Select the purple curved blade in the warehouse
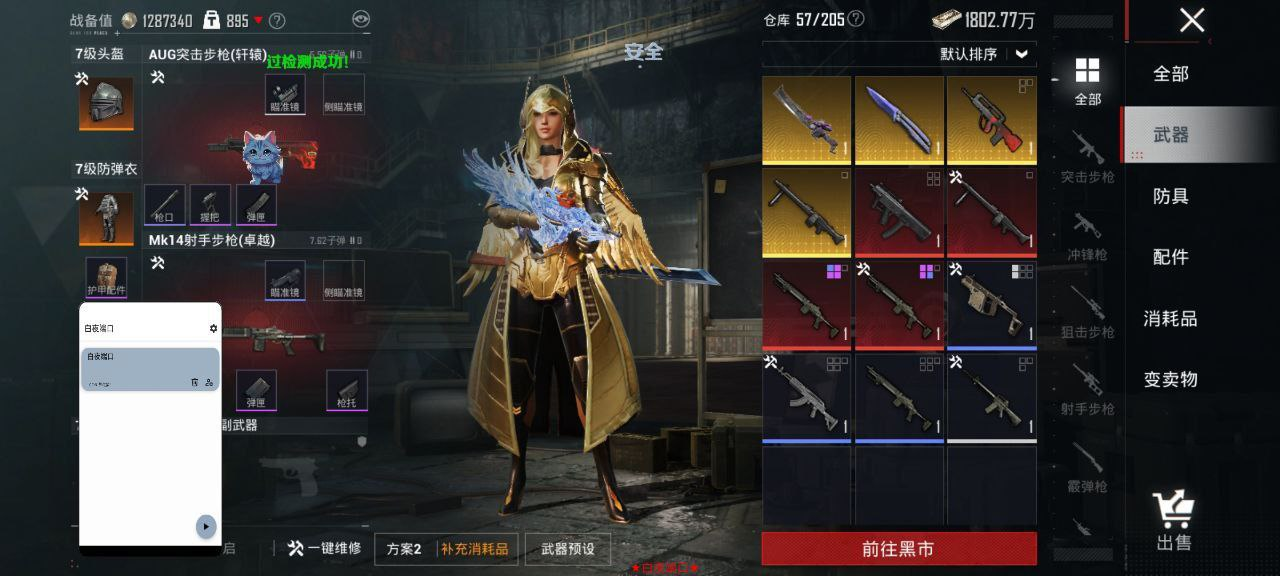The width and height of the screenshot is (1280, 576). coord(807,120)
